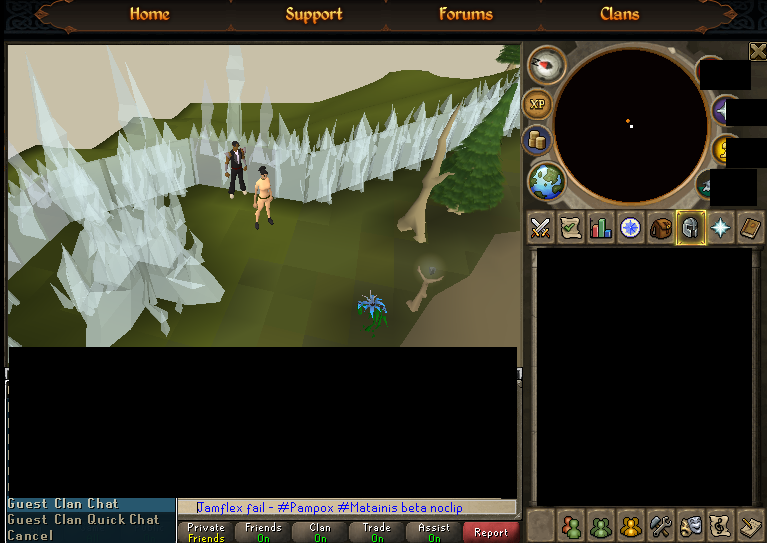Open the bar chart skills tab
The image size is (767, 543).
pos(600,228)
